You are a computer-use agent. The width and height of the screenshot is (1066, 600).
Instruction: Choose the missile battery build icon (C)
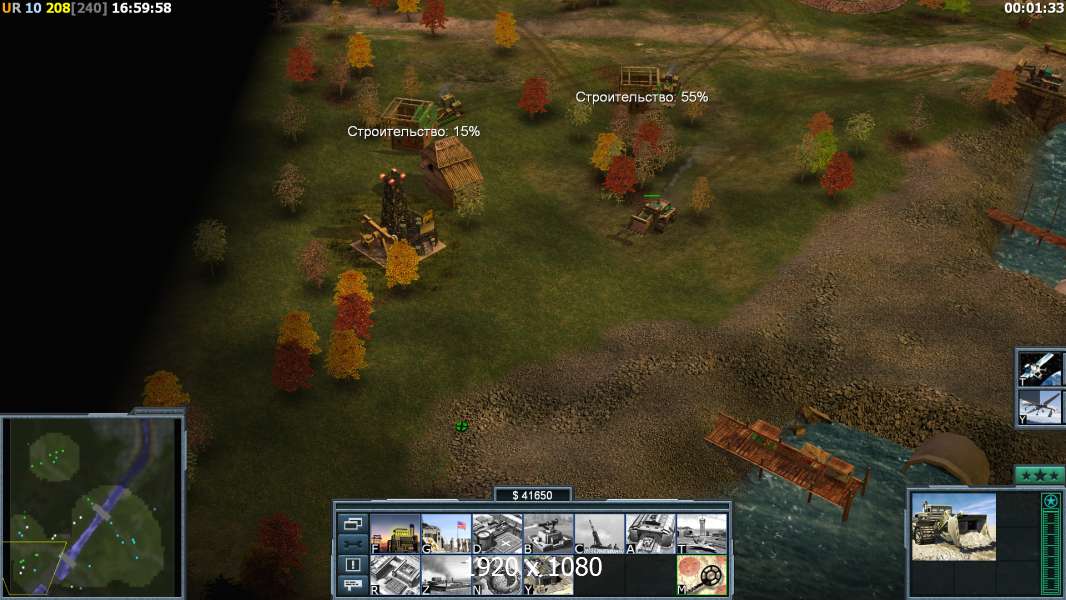coord(599,533)
